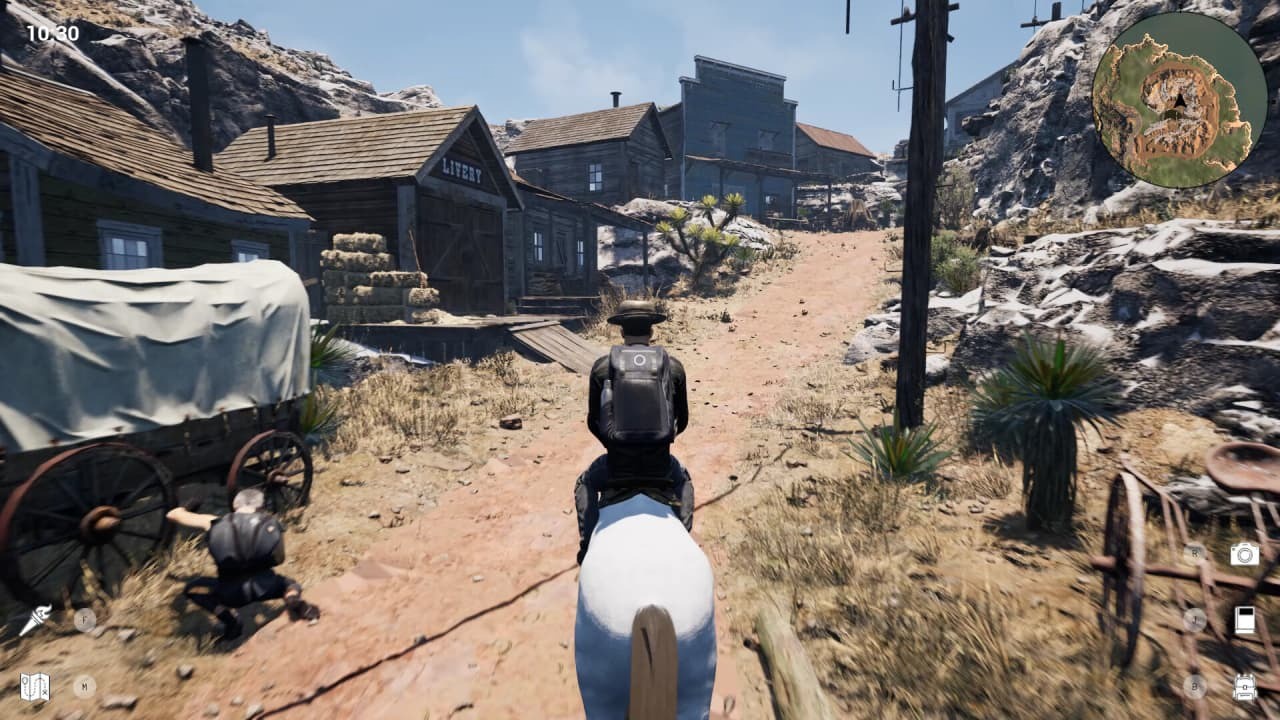Click the crouching character near the wagon

243,553
